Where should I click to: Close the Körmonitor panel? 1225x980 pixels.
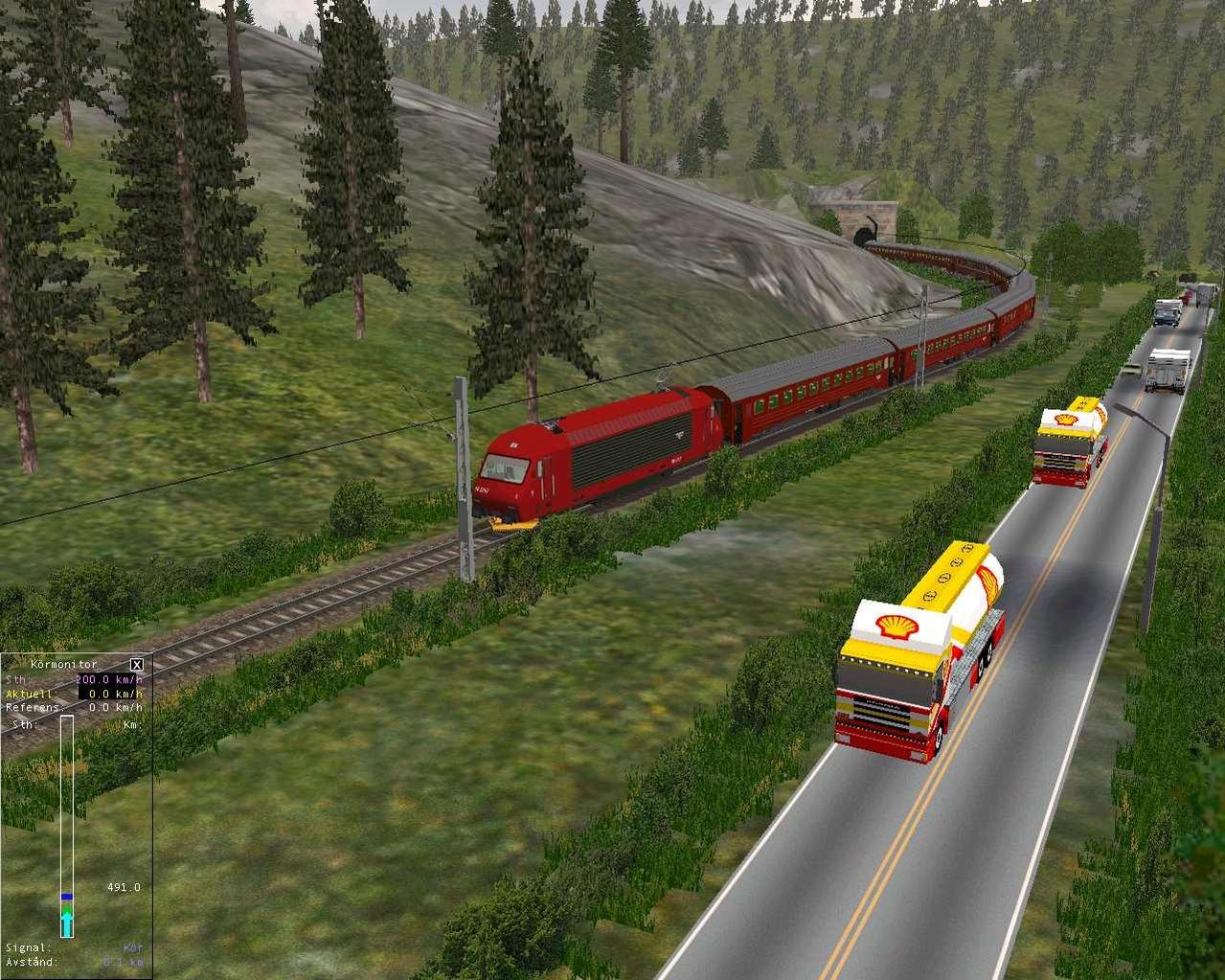point(137,664)
